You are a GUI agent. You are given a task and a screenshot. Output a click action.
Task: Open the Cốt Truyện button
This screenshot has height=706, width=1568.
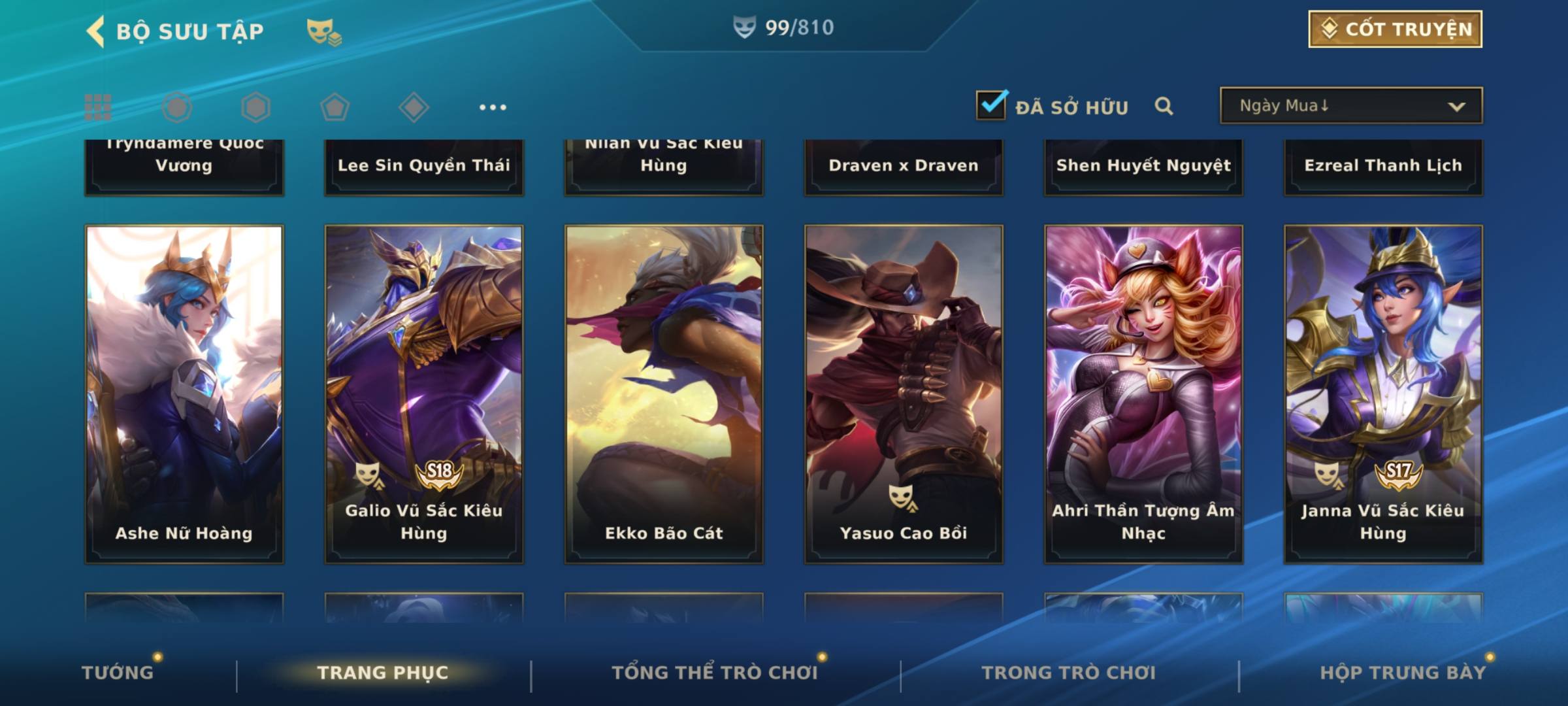[x=1395, y=29]
